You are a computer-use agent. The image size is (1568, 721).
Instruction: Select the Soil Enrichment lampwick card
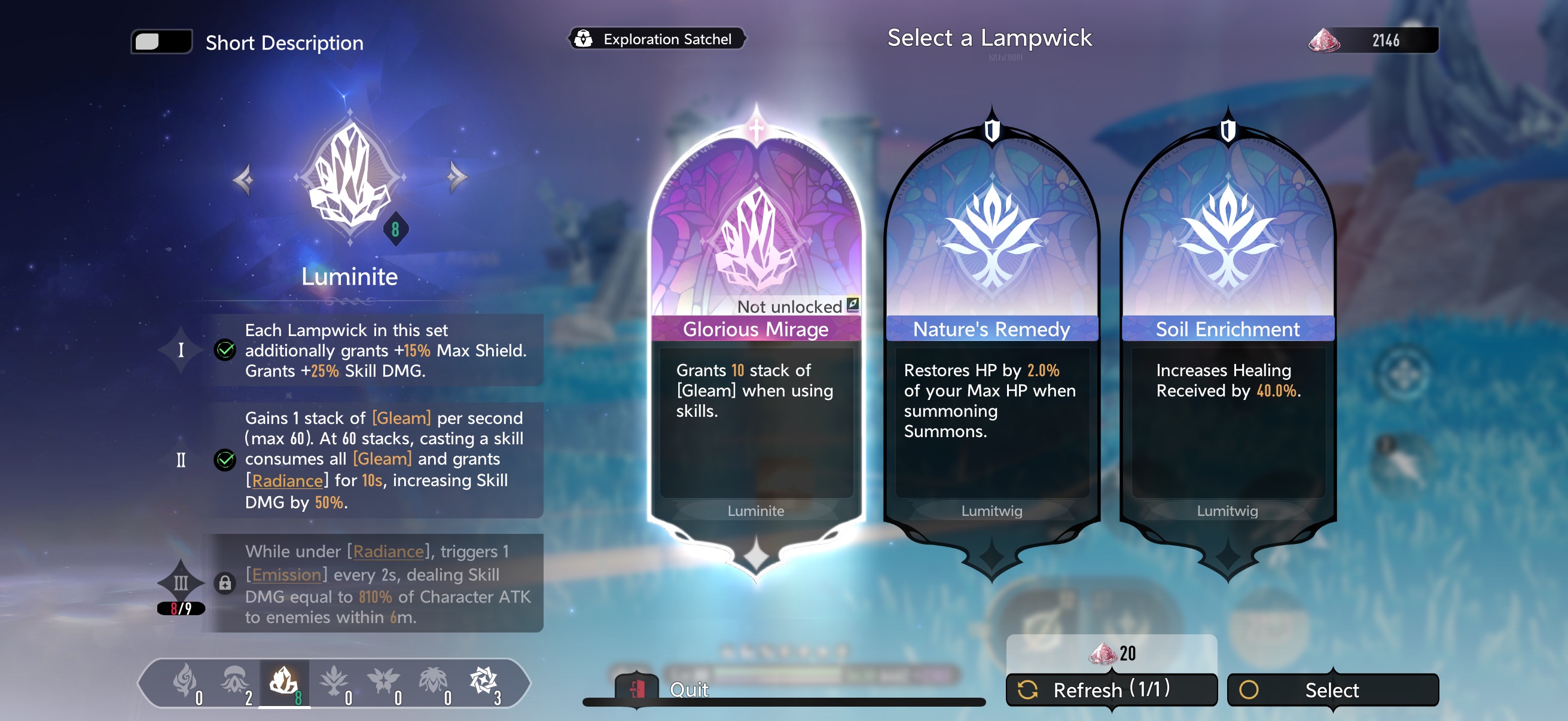pos(1227,341)
